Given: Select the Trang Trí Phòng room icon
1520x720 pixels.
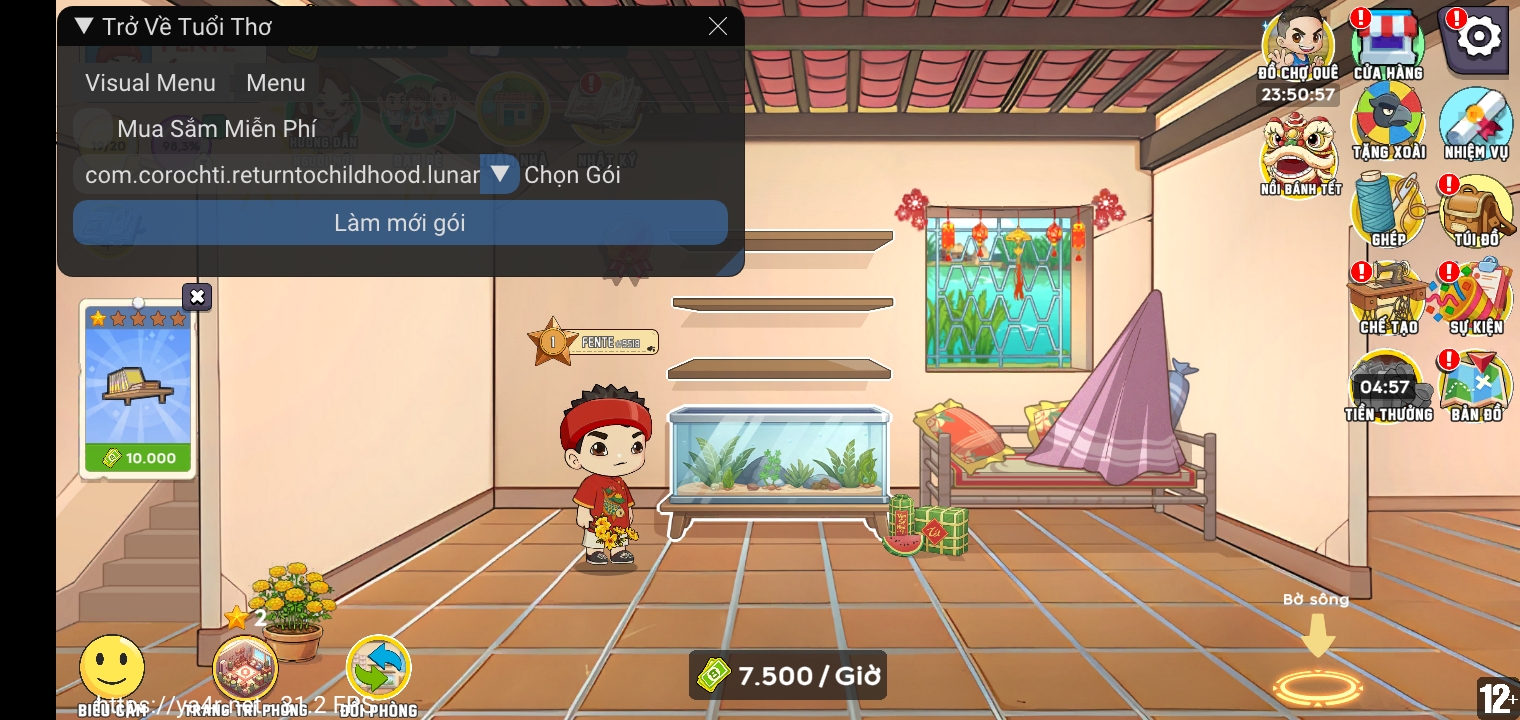Looking at the screenshot, I should pos(245,668).
